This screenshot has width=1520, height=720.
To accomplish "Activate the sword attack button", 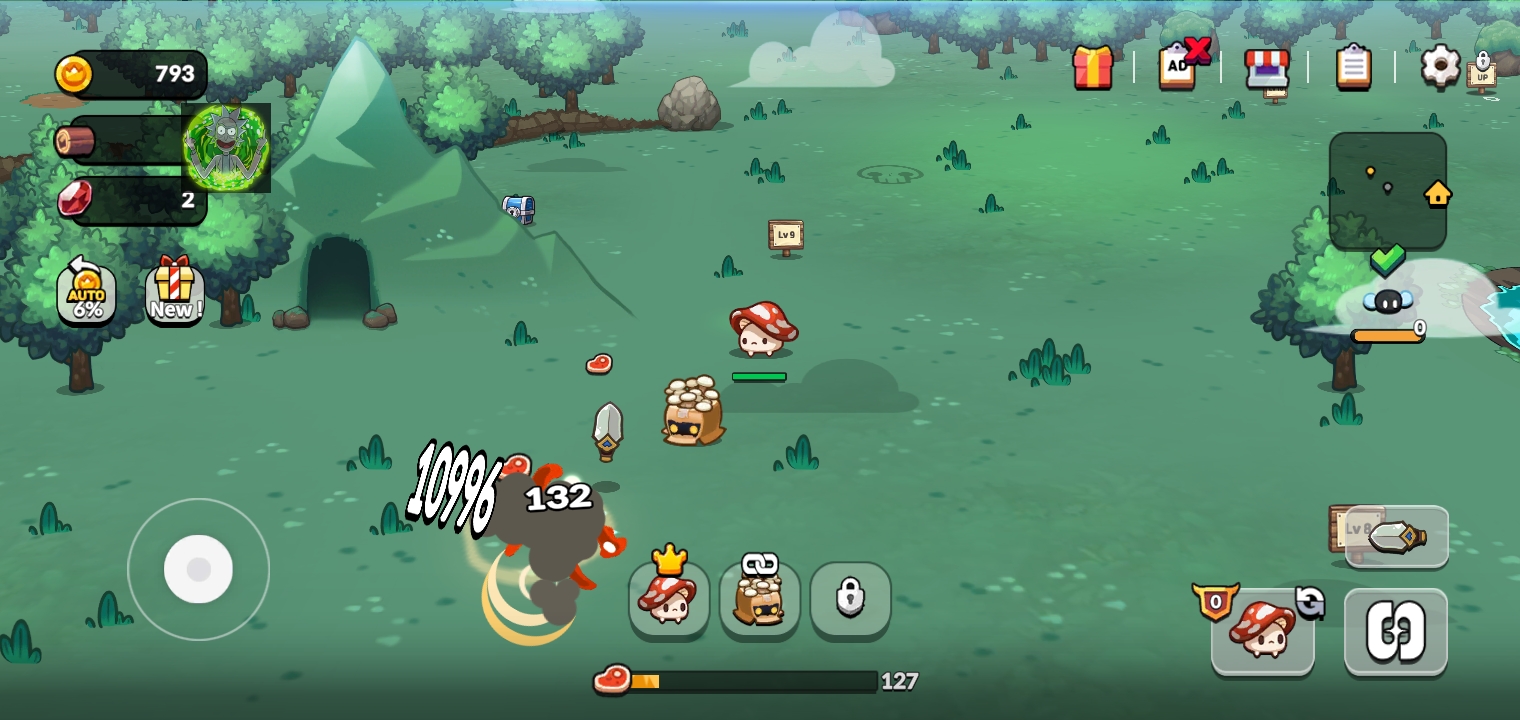I will pos(1396,538).
